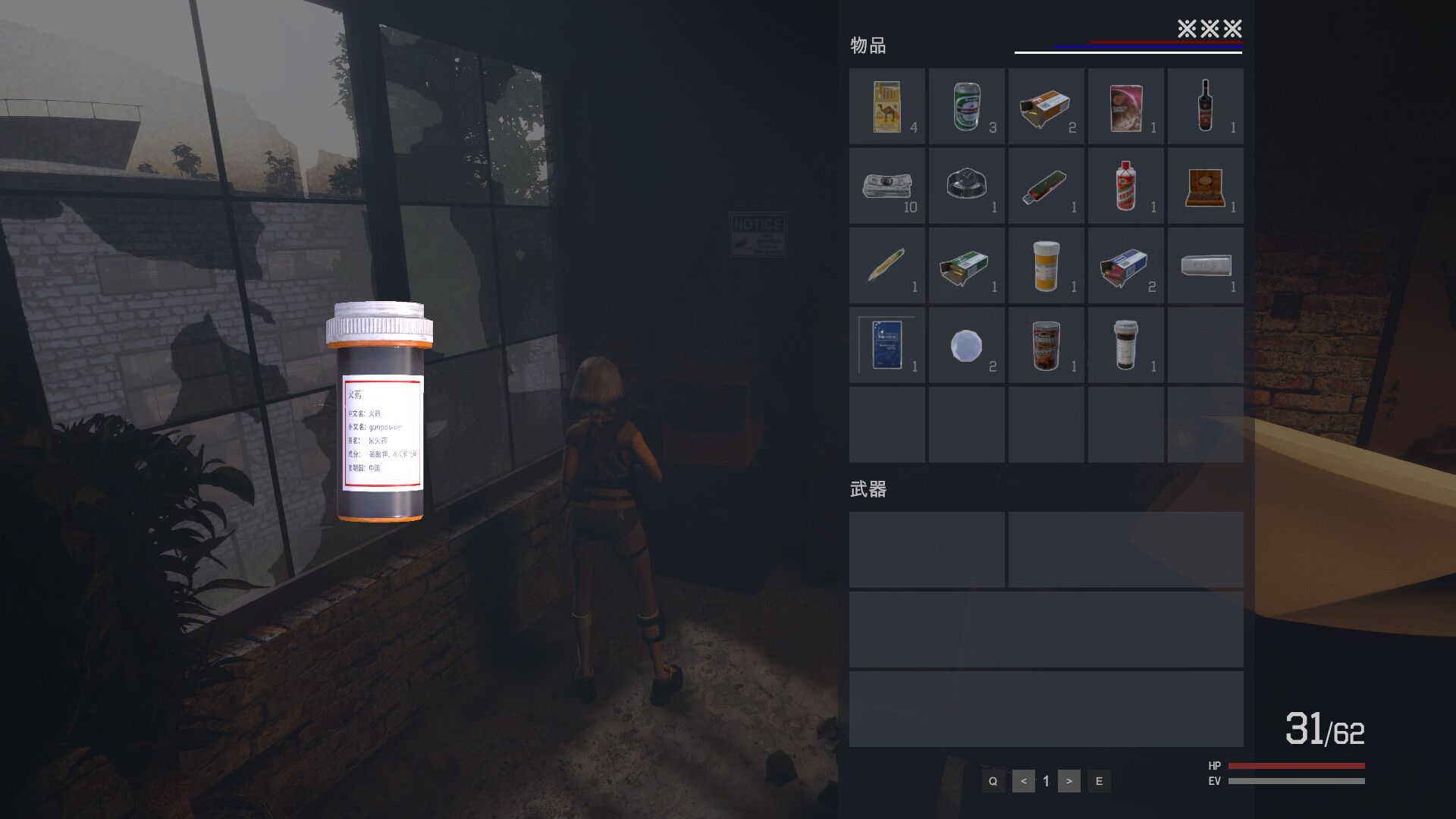Pick the wristwatch item
Screen dimensions: 1456x819
point(967,186)
